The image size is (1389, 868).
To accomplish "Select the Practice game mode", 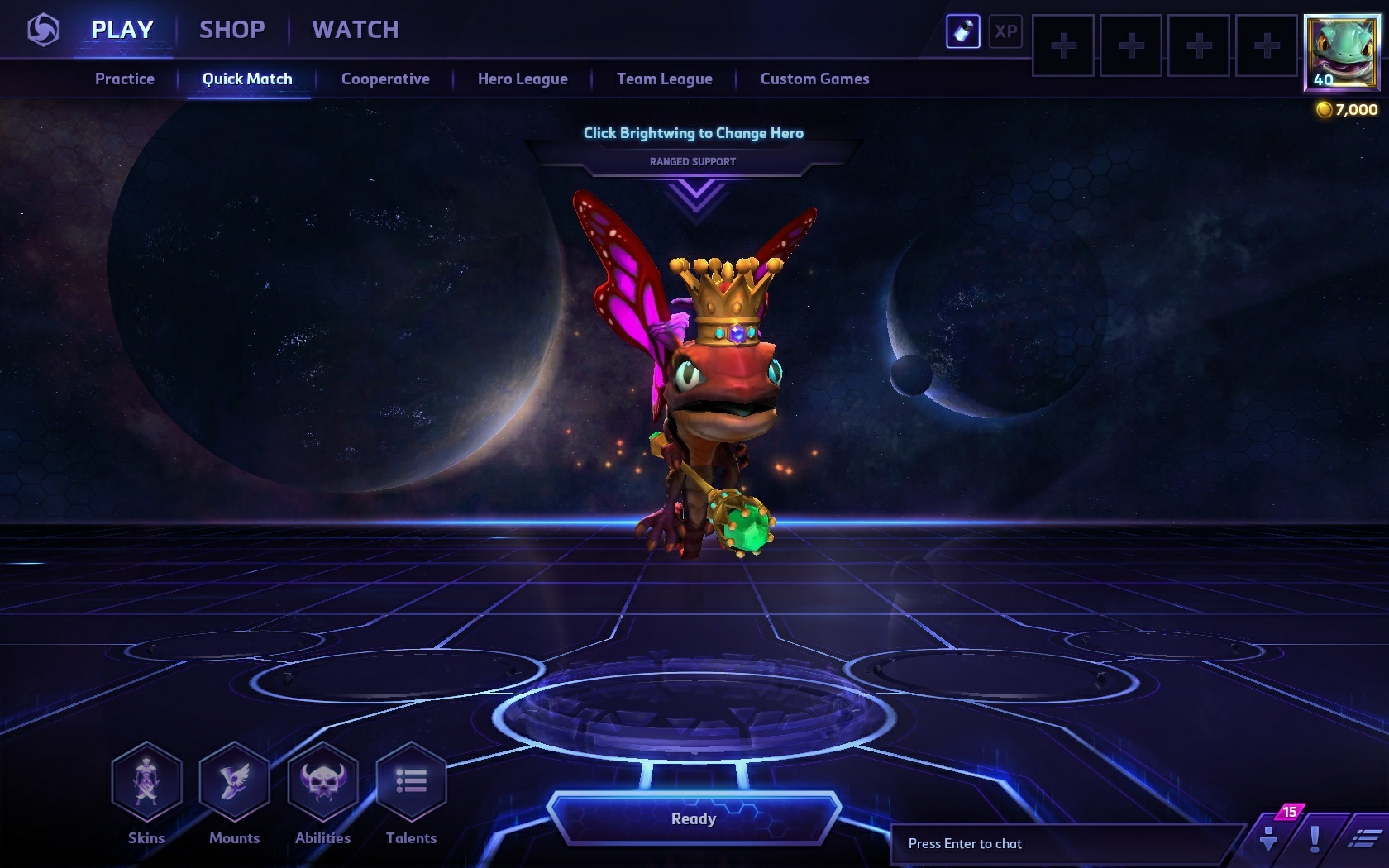I will tap(125, 79).
